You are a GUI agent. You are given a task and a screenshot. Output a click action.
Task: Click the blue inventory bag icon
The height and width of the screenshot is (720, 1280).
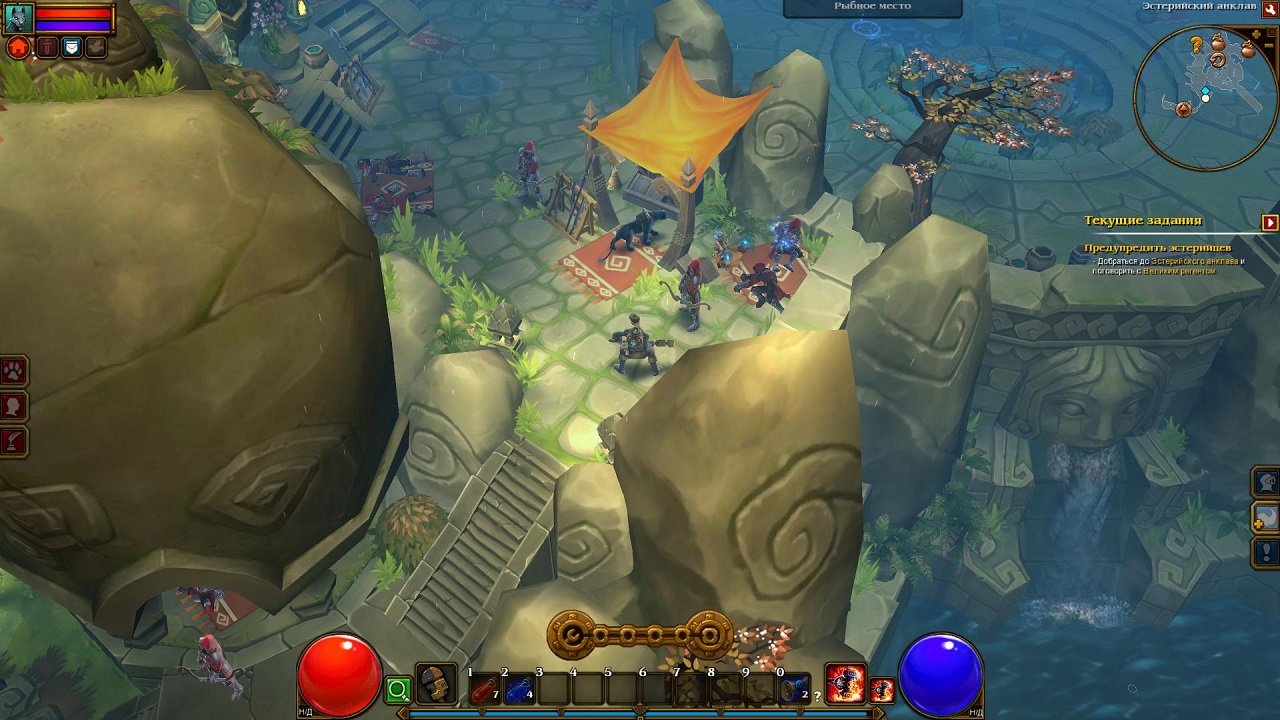(71, 45)
